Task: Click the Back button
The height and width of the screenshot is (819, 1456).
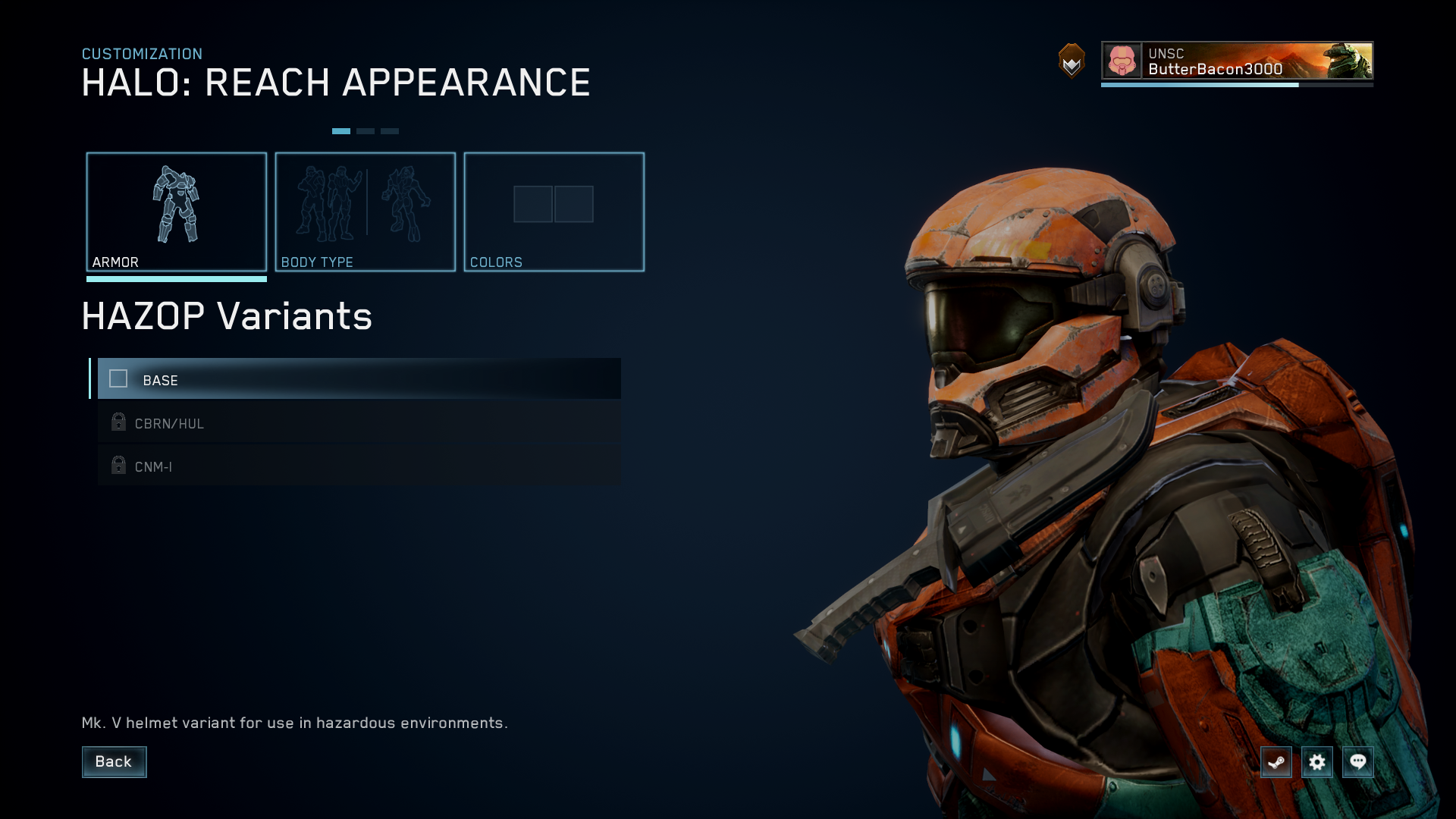Action: pyautogui.click(x=114, y=761)
